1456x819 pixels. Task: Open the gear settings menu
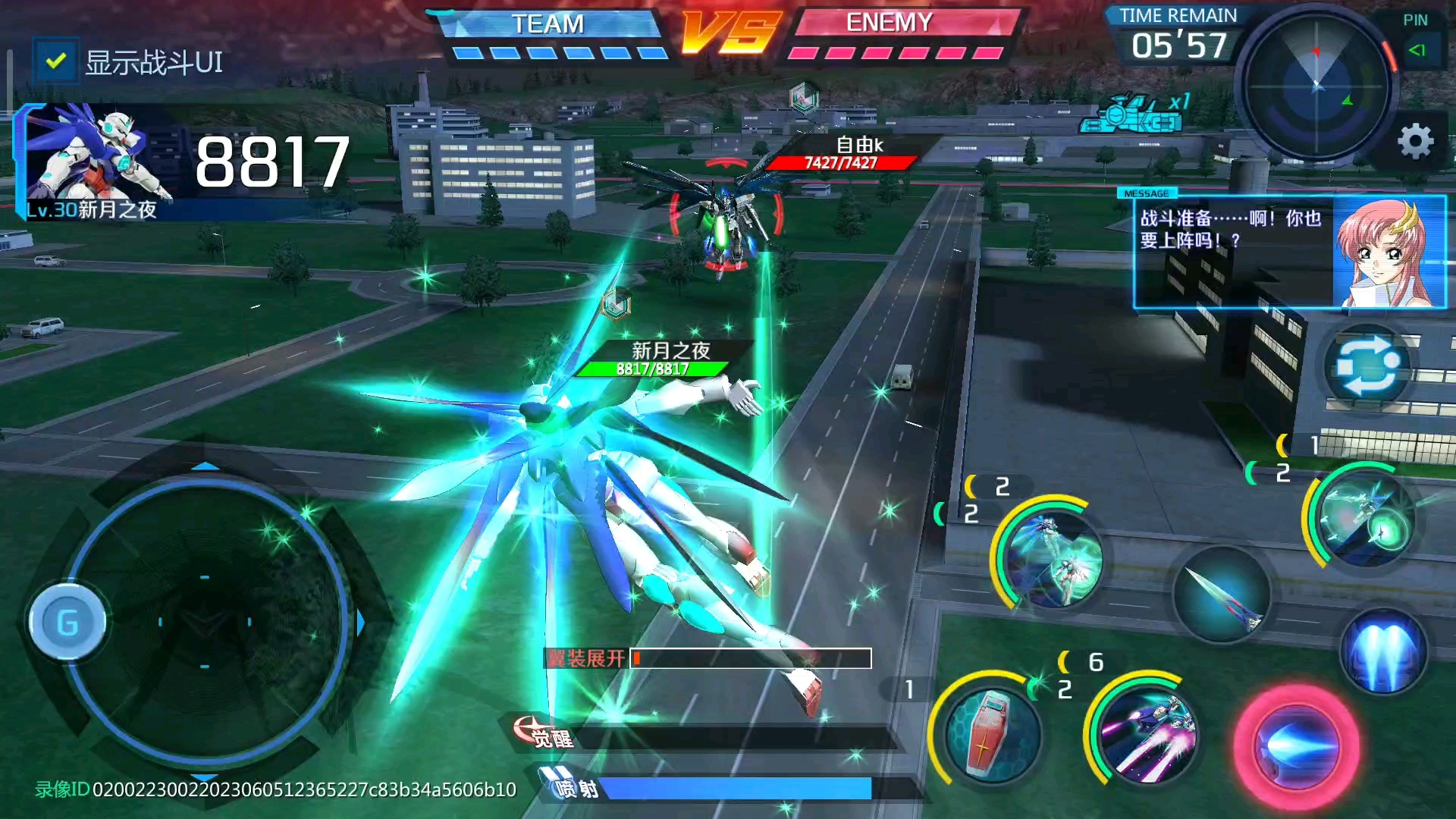coord(1415,142)
